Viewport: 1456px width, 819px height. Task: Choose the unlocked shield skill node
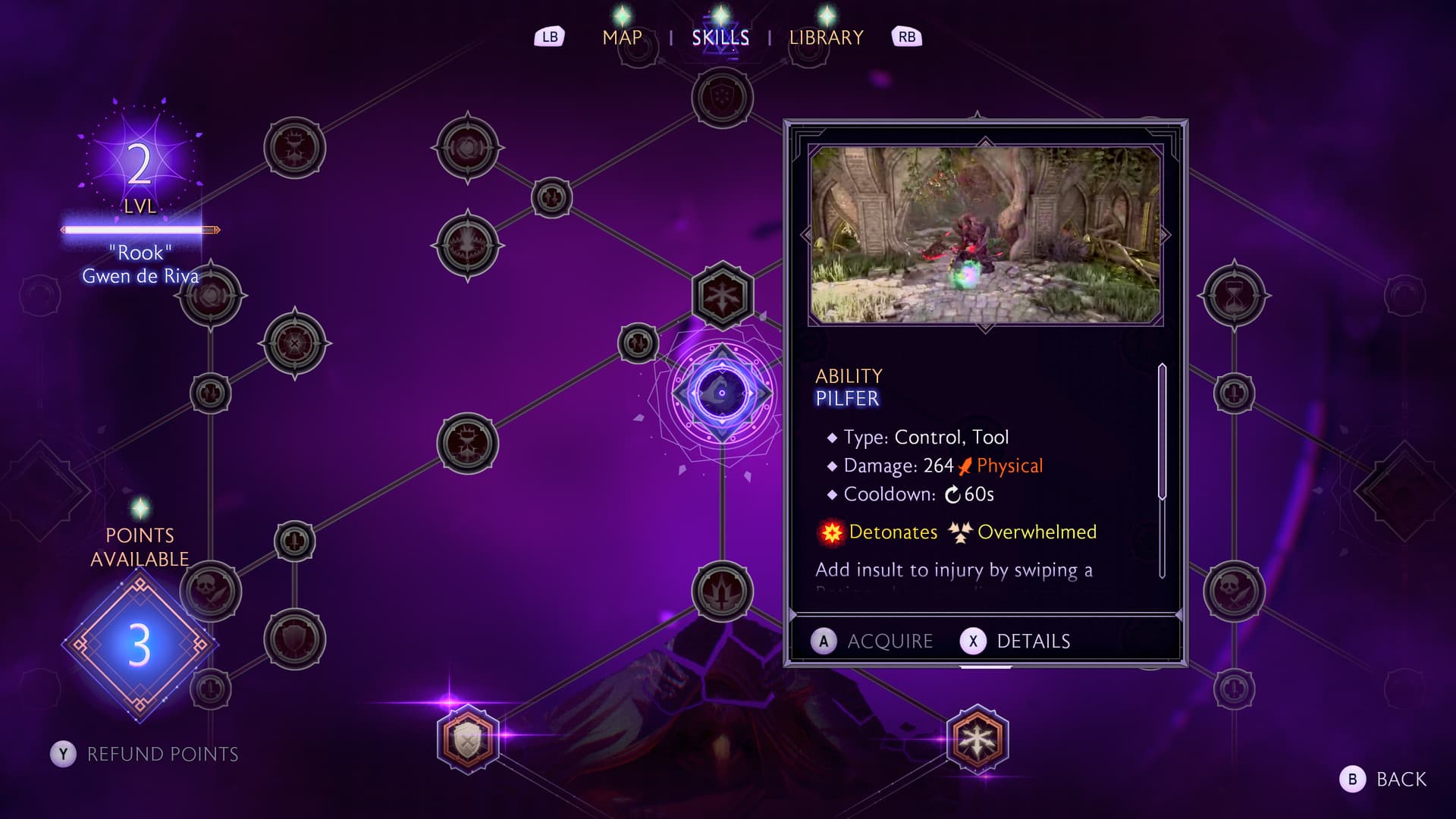coord(468,739)
